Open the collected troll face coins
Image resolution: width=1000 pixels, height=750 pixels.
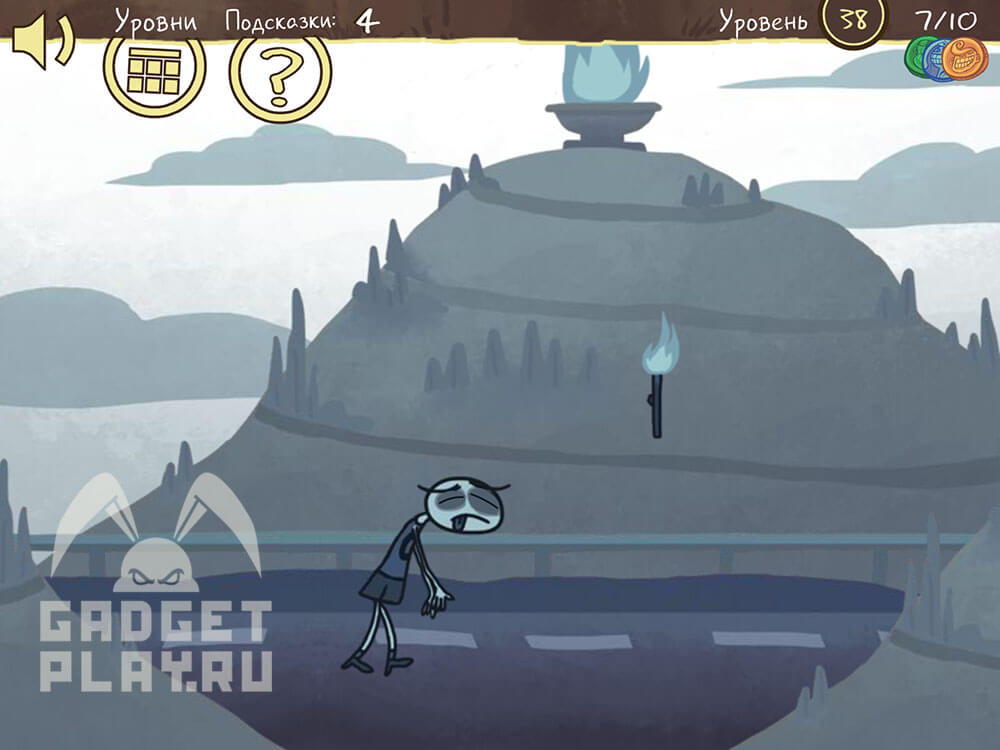(945, 56)
